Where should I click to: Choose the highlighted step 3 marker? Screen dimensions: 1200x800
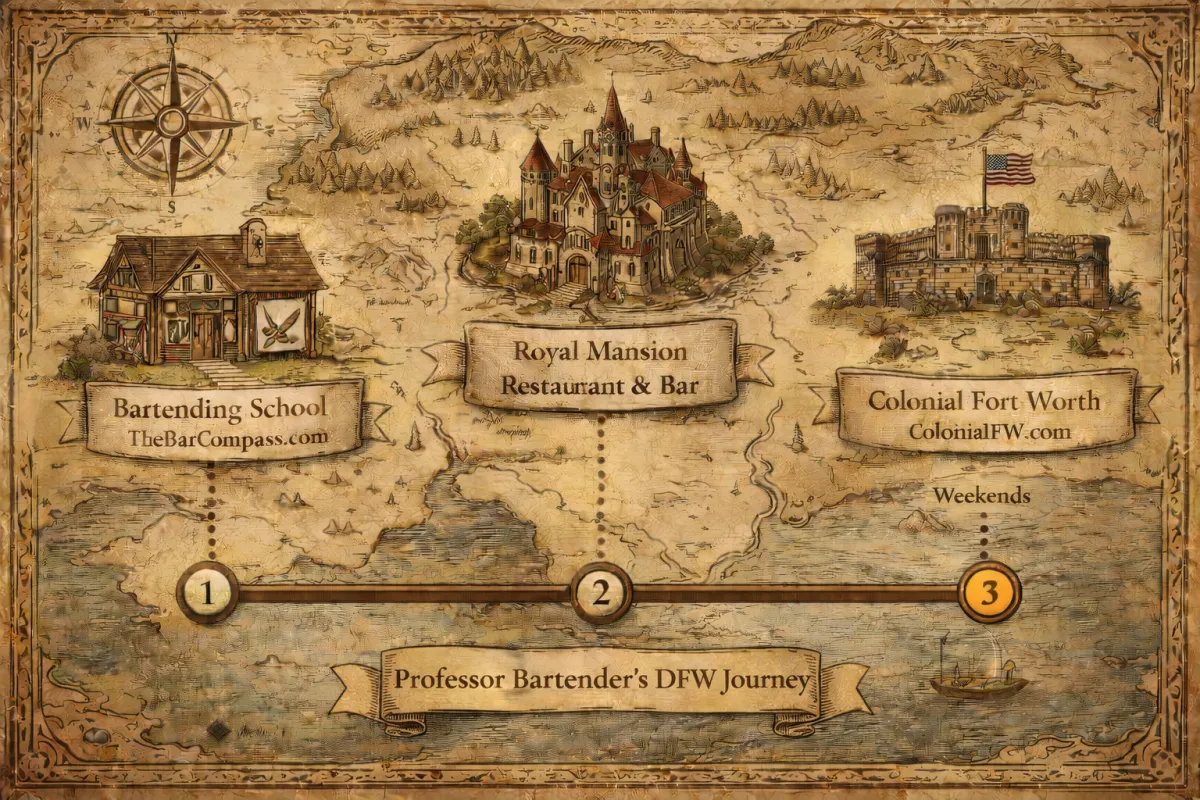coord(989,592)
